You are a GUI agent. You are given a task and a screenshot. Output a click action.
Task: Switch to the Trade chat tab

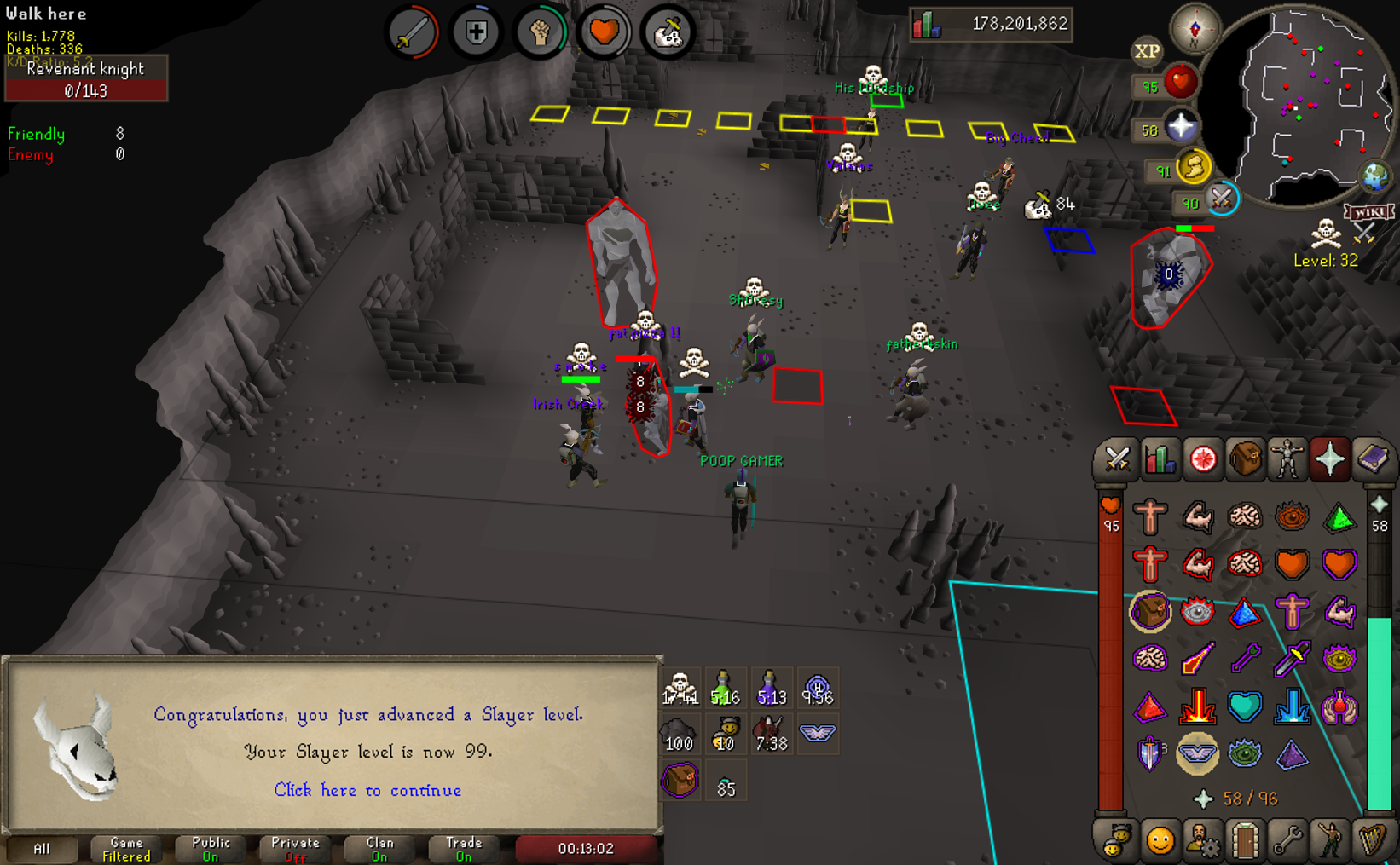tap(464, 849)
